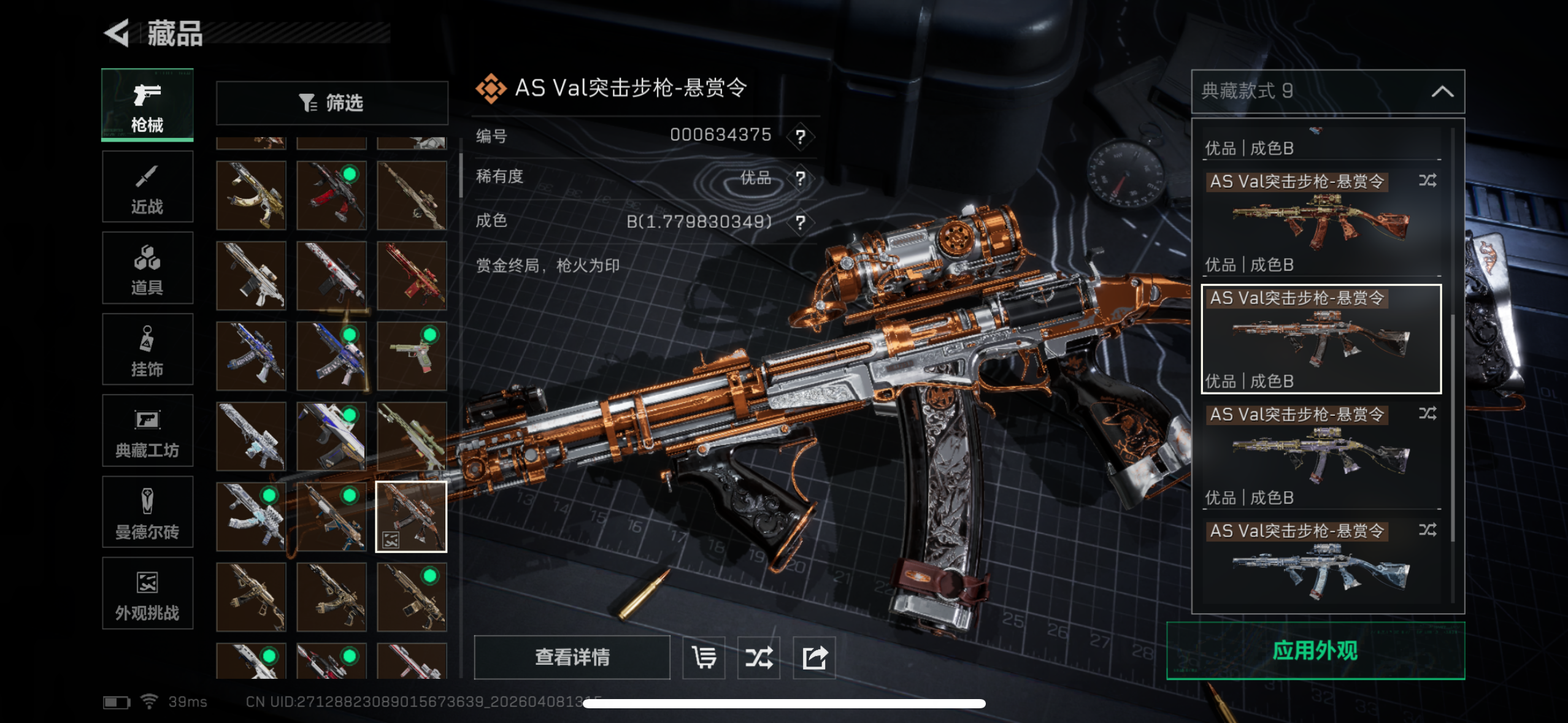Switch to the 枪械 category tab
Image resolution: width=1568 pixels, height=723 pixels.
(147, 105)
